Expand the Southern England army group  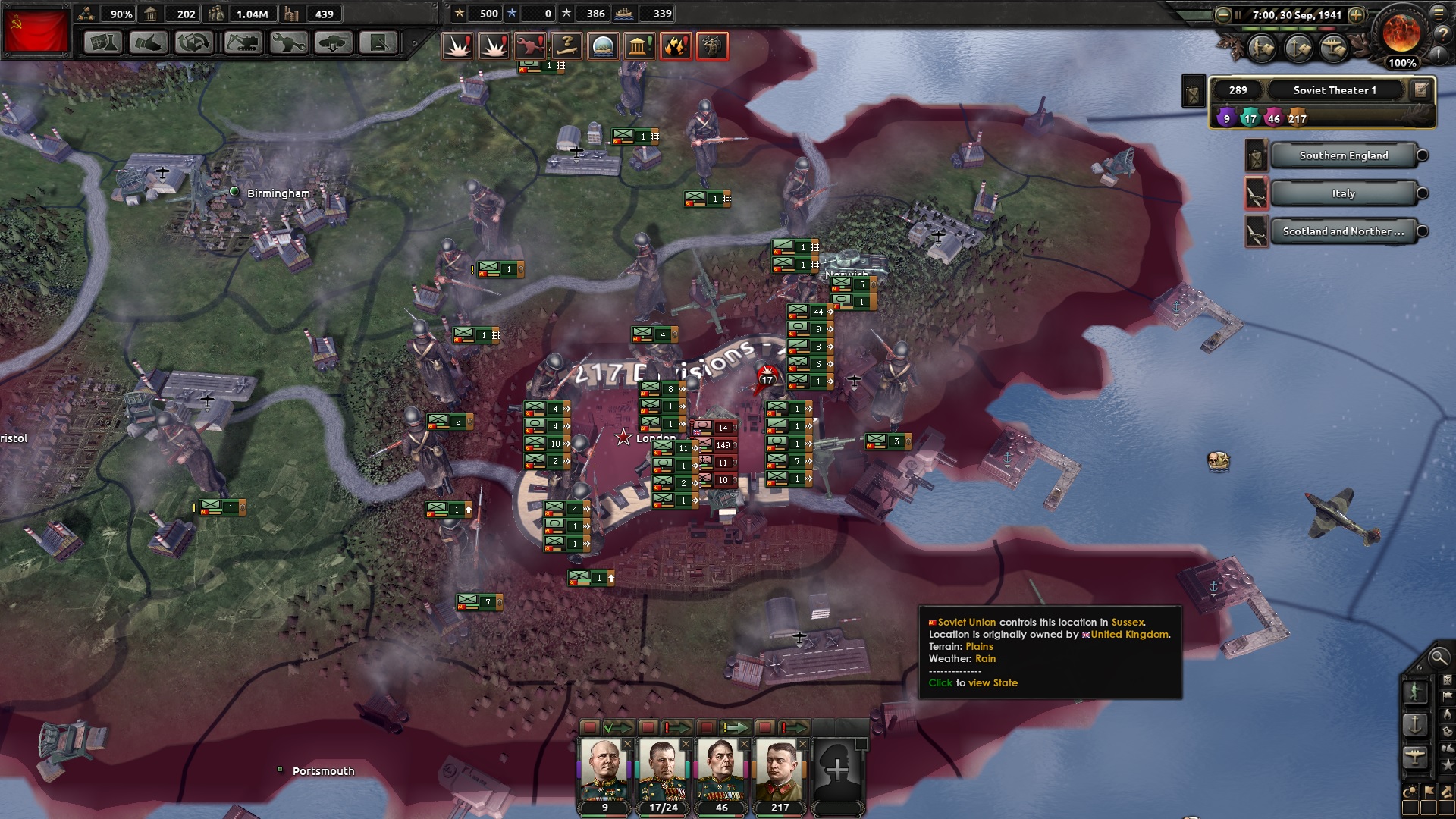click(1423, 155)
